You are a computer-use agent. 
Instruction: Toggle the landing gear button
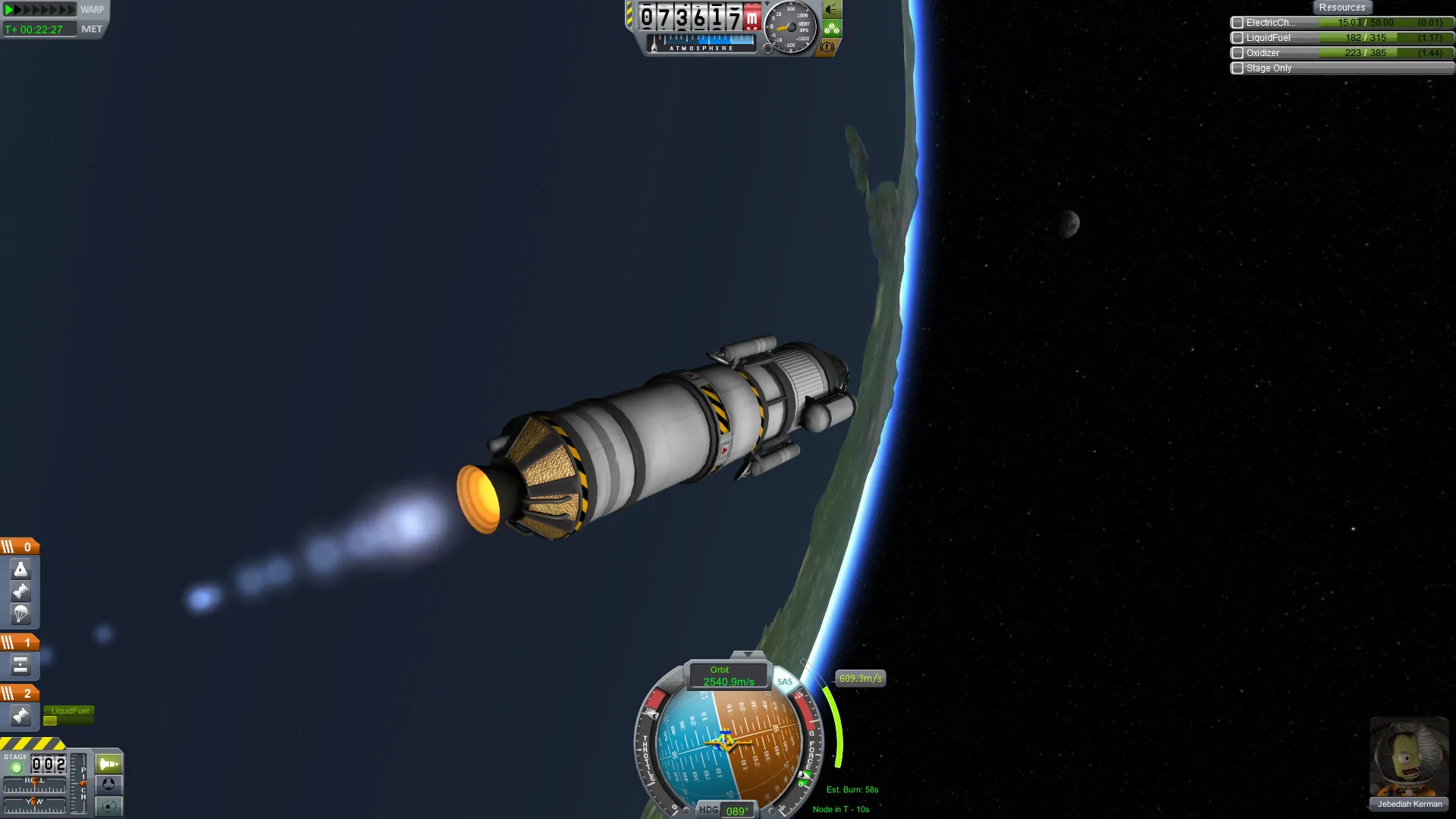(832, 29)
